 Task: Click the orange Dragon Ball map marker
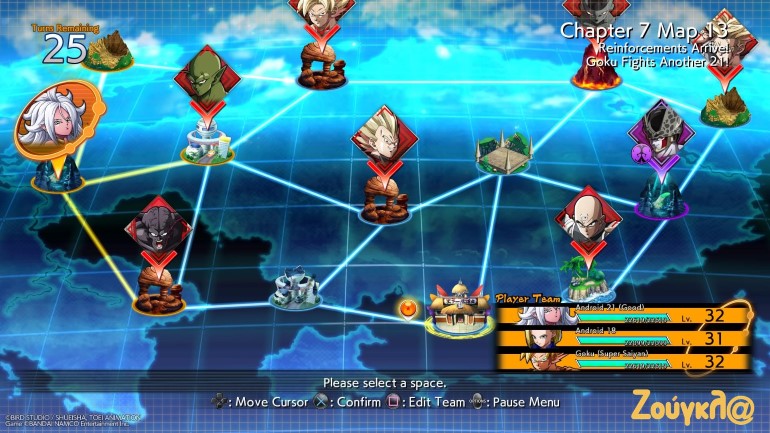pos(408,307)
